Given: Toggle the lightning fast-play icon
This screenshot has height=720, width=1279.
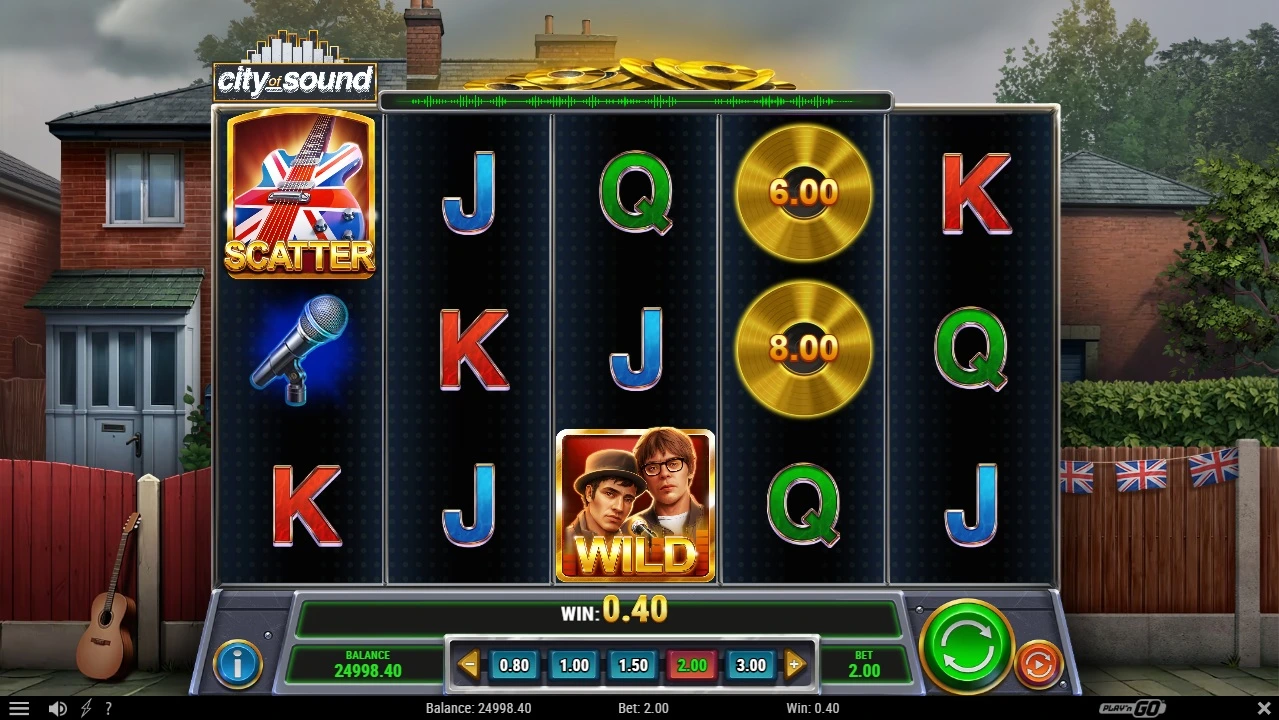Looking at the screenshot, I should (x=86, y=708).
